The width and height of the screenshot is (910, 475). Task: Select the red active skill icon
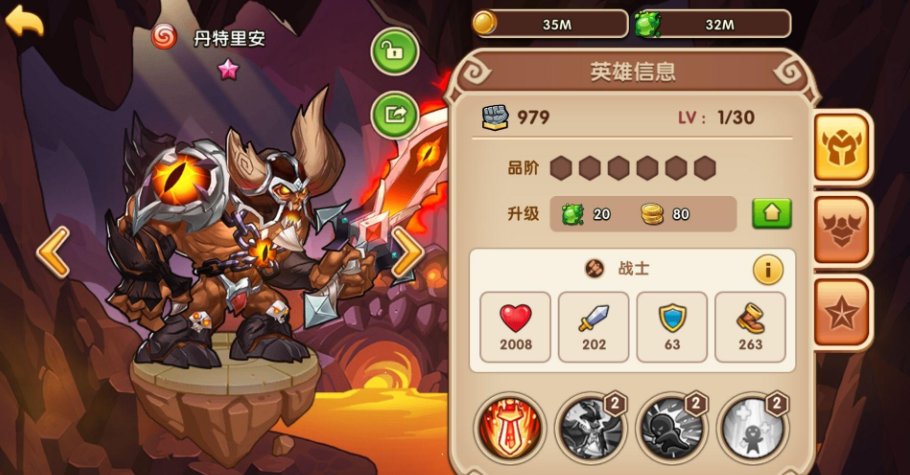coord(509,427)
